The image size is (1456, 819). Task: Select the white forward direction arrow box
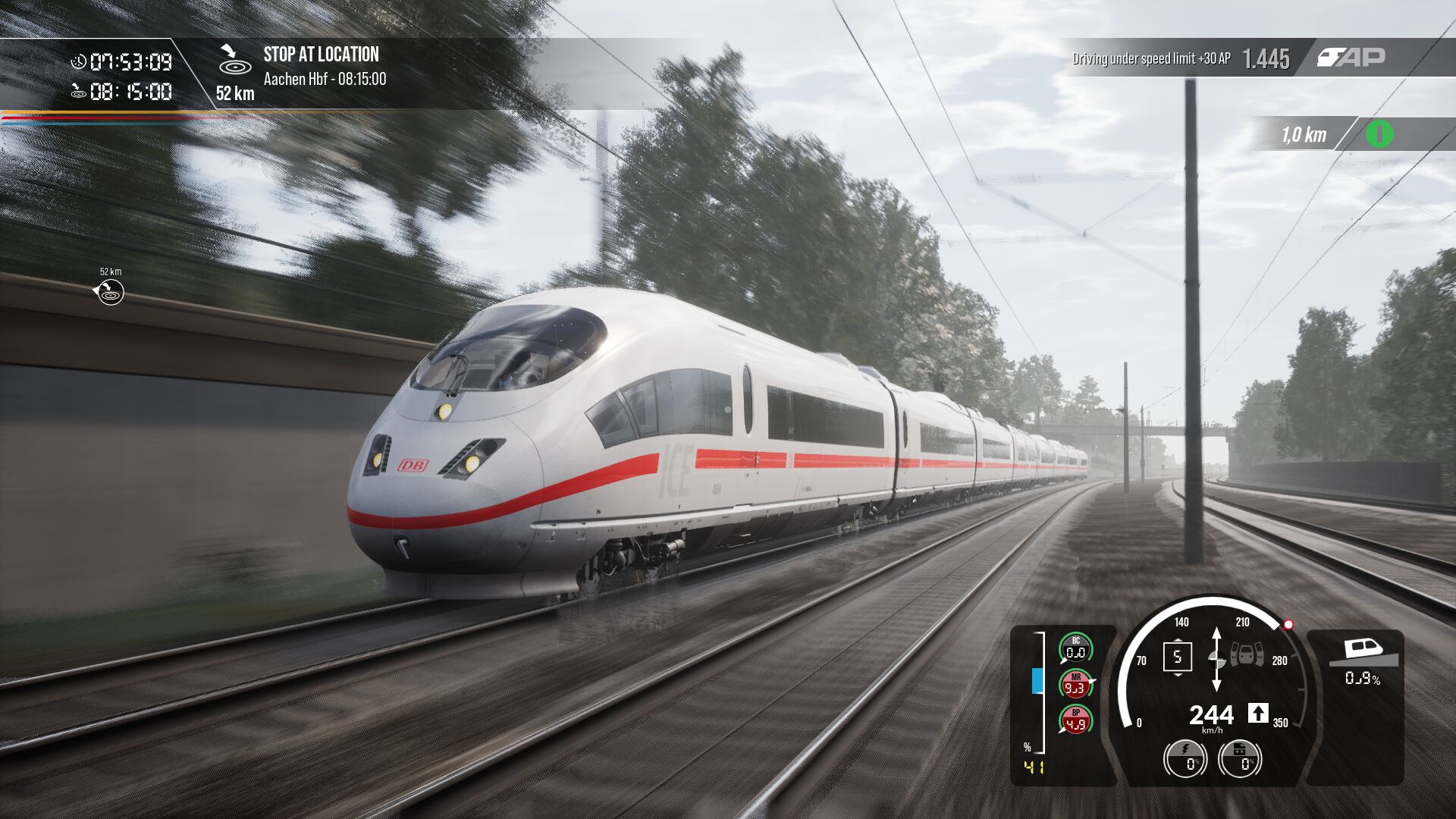click(x=1257, y=713)
